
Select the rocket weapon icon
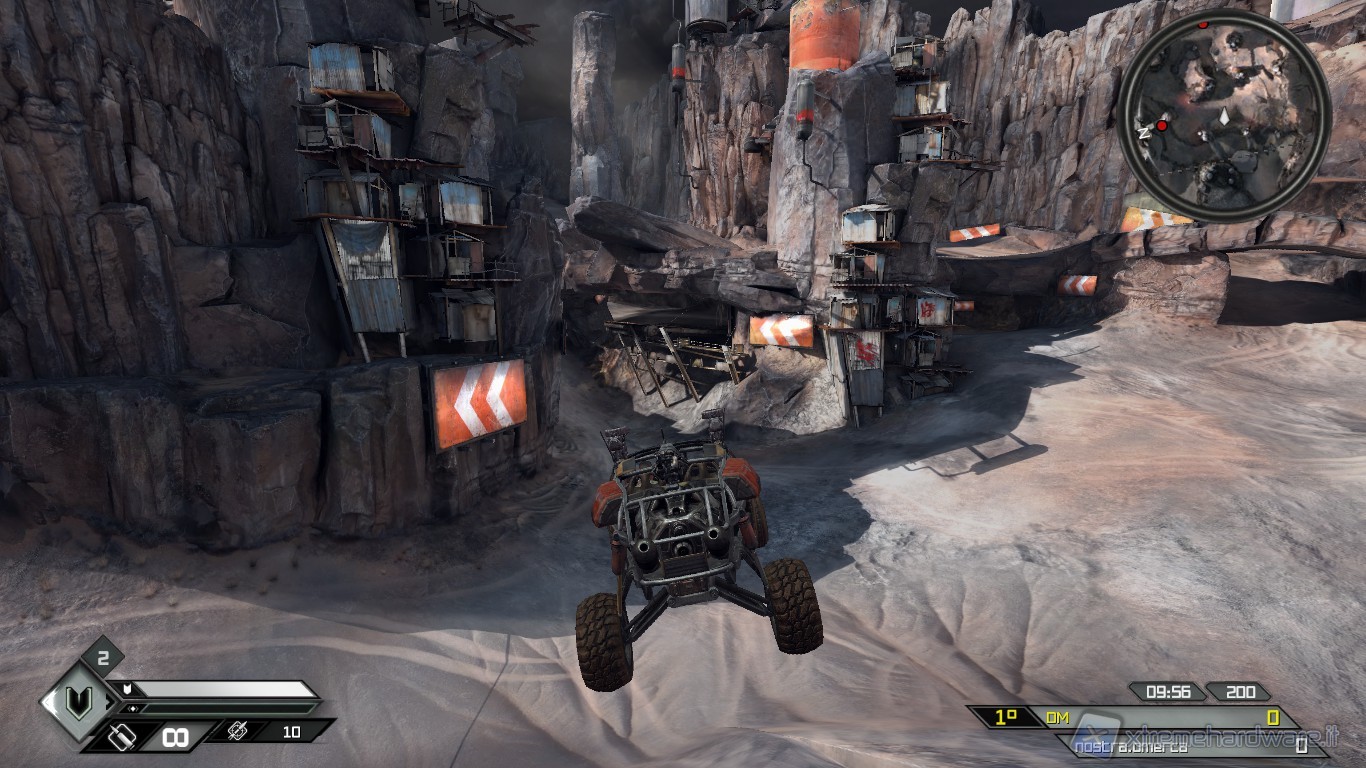[240, 732]
